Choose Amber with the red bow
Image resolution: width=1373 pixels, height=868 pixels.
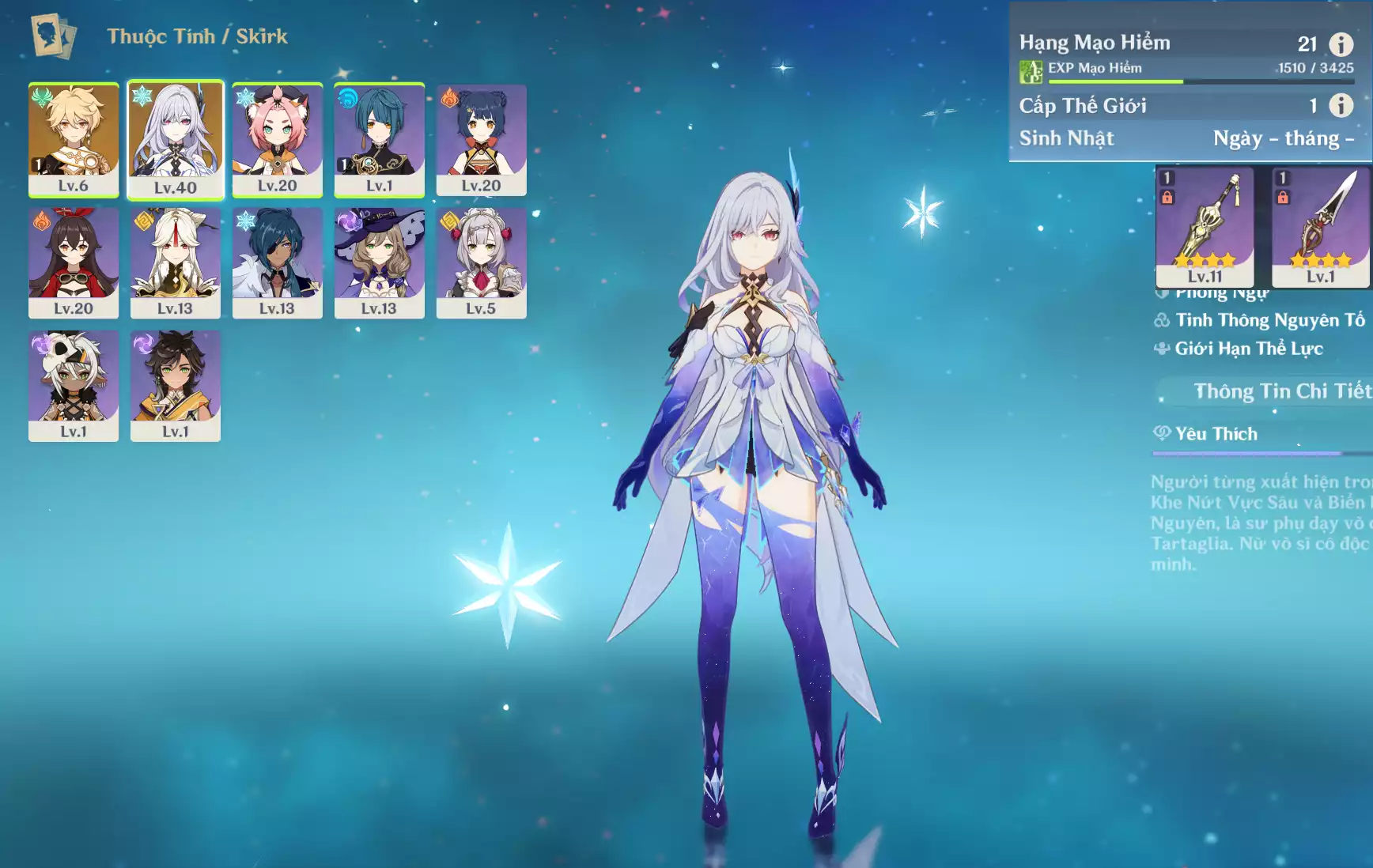pyautogui.click(x=74, y=262)
